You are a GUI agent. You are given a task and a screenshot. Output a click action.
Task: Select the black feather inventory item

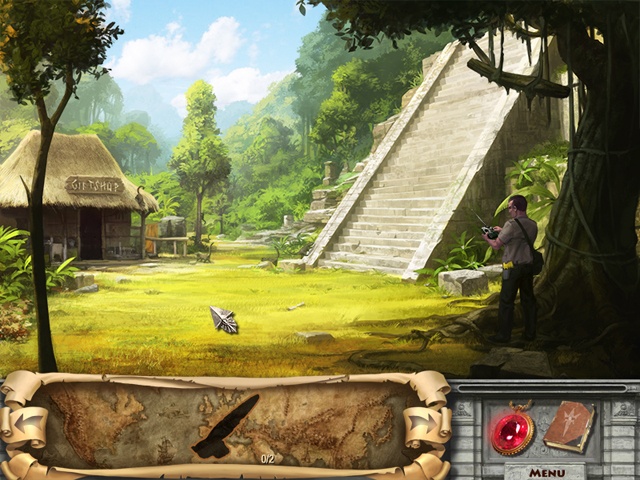click(225, 427)
